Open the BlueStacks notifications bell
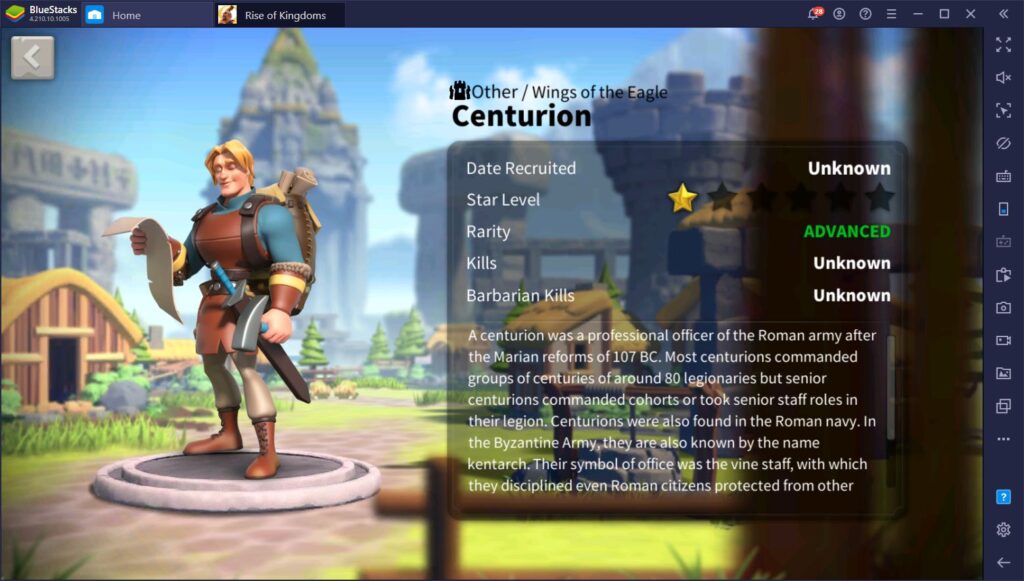Image resolution: width=1024 pixels, height=581 pixels. [x=814, y=14]
